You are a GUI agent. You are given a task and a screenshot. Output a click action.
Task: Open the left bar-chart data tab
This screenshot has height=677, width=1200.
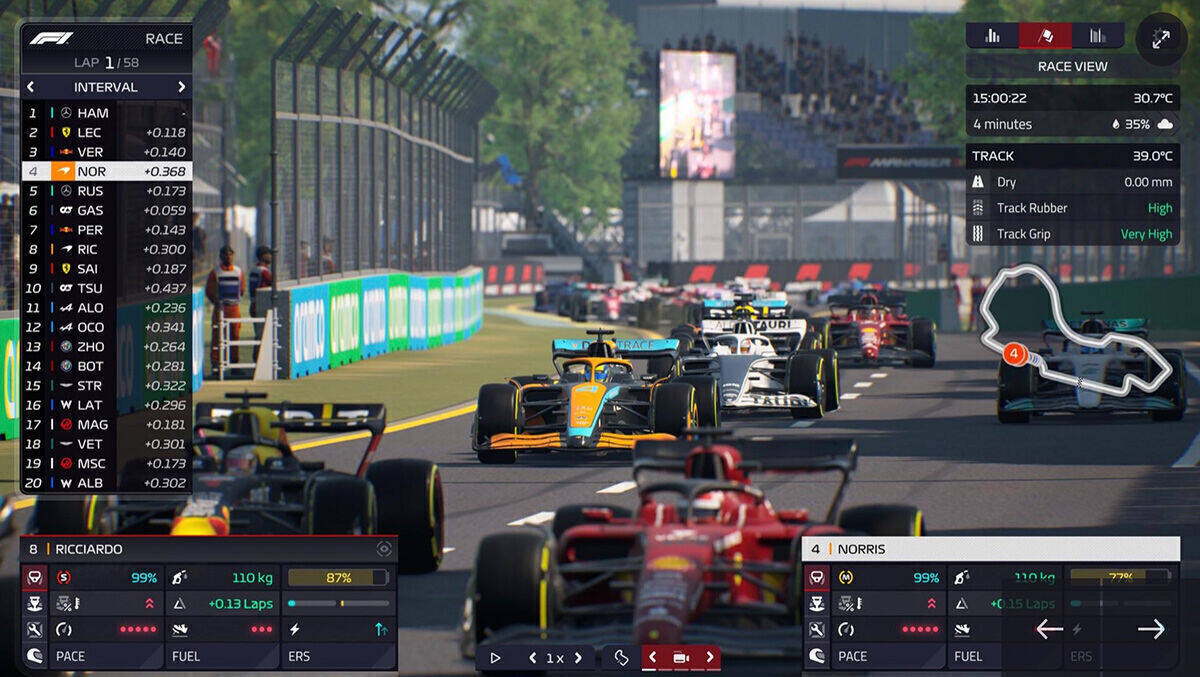coord(992,36)
